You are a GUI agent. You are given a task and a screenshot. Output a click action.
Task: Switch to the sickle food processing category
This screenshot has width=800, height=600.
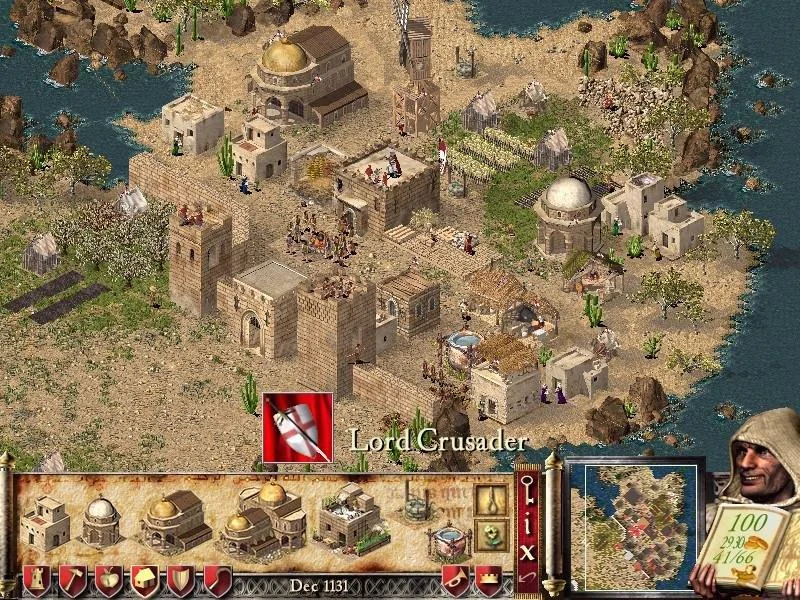click(x=217, y=581)
